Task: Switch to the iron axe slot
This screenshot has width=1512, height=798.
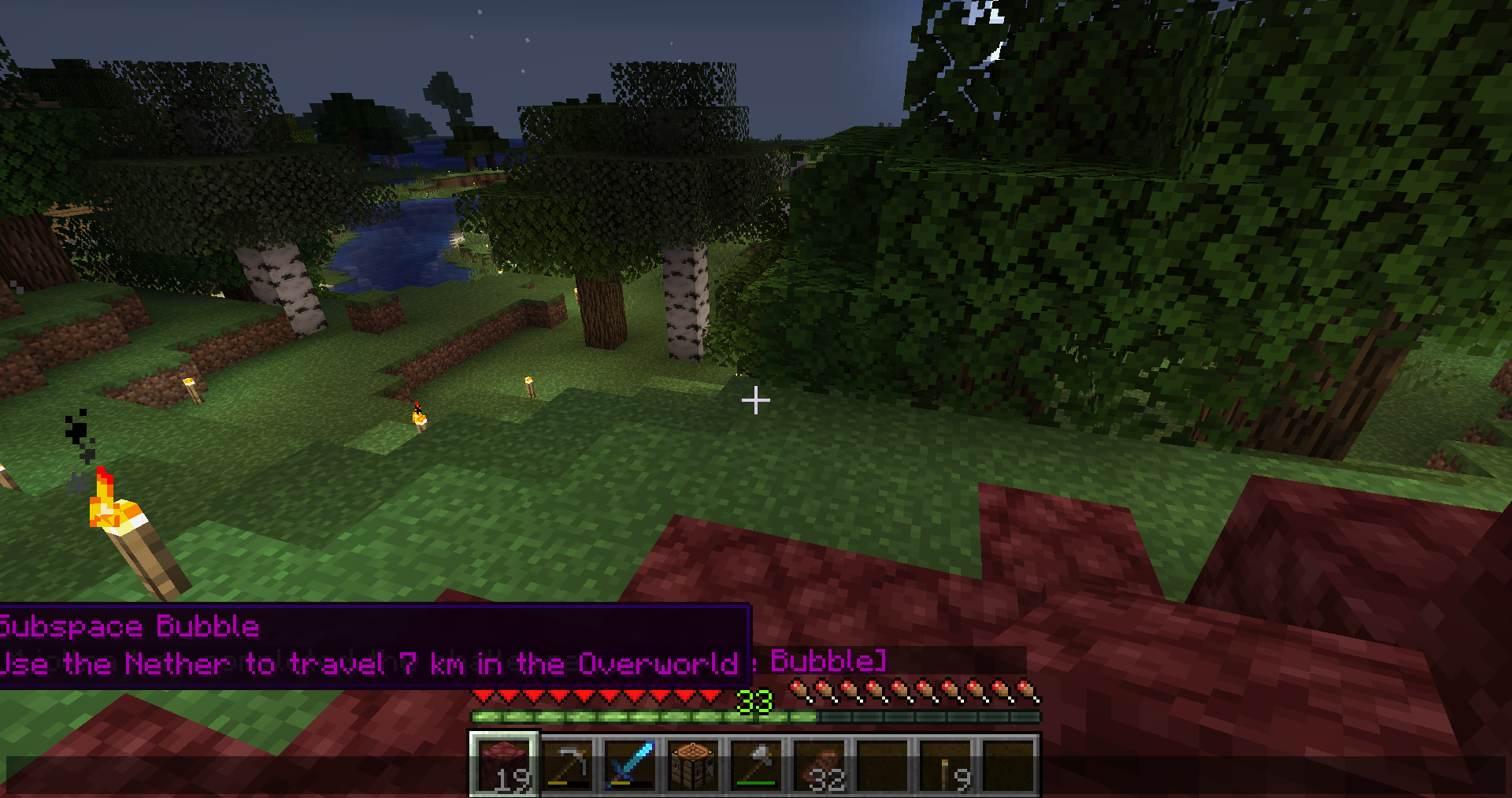Action: (757, 764)
